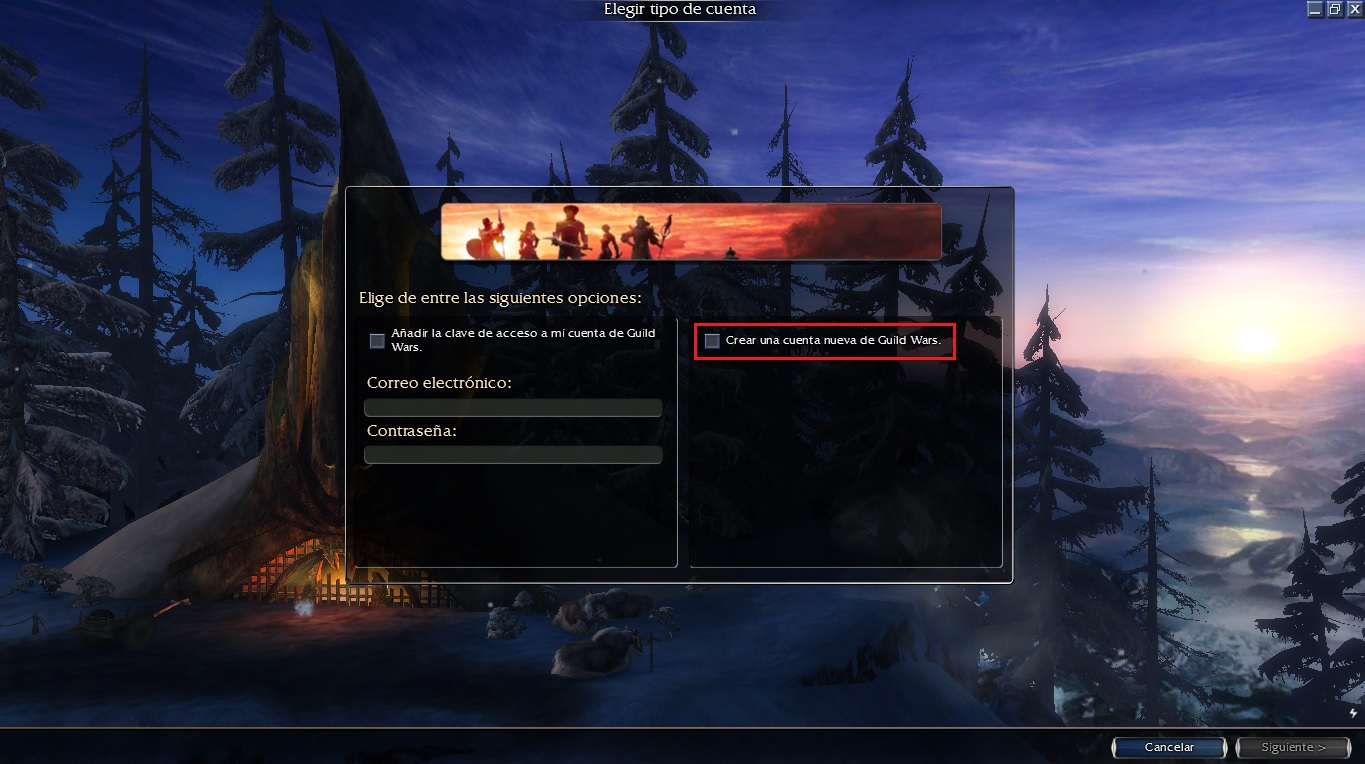Check "Añadir la clave de acceso" option

(x=377, y=340)
